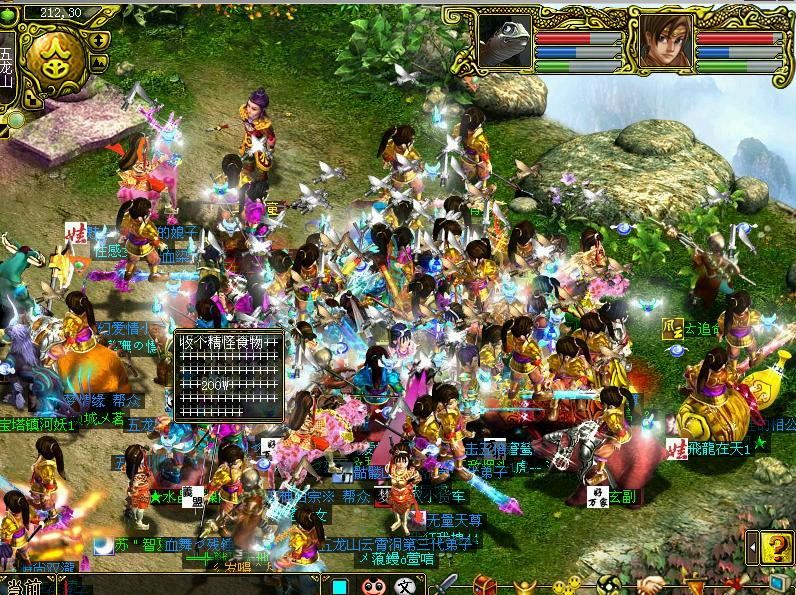
Task: Open the computer monitor system icon
Action: [779, 583]
